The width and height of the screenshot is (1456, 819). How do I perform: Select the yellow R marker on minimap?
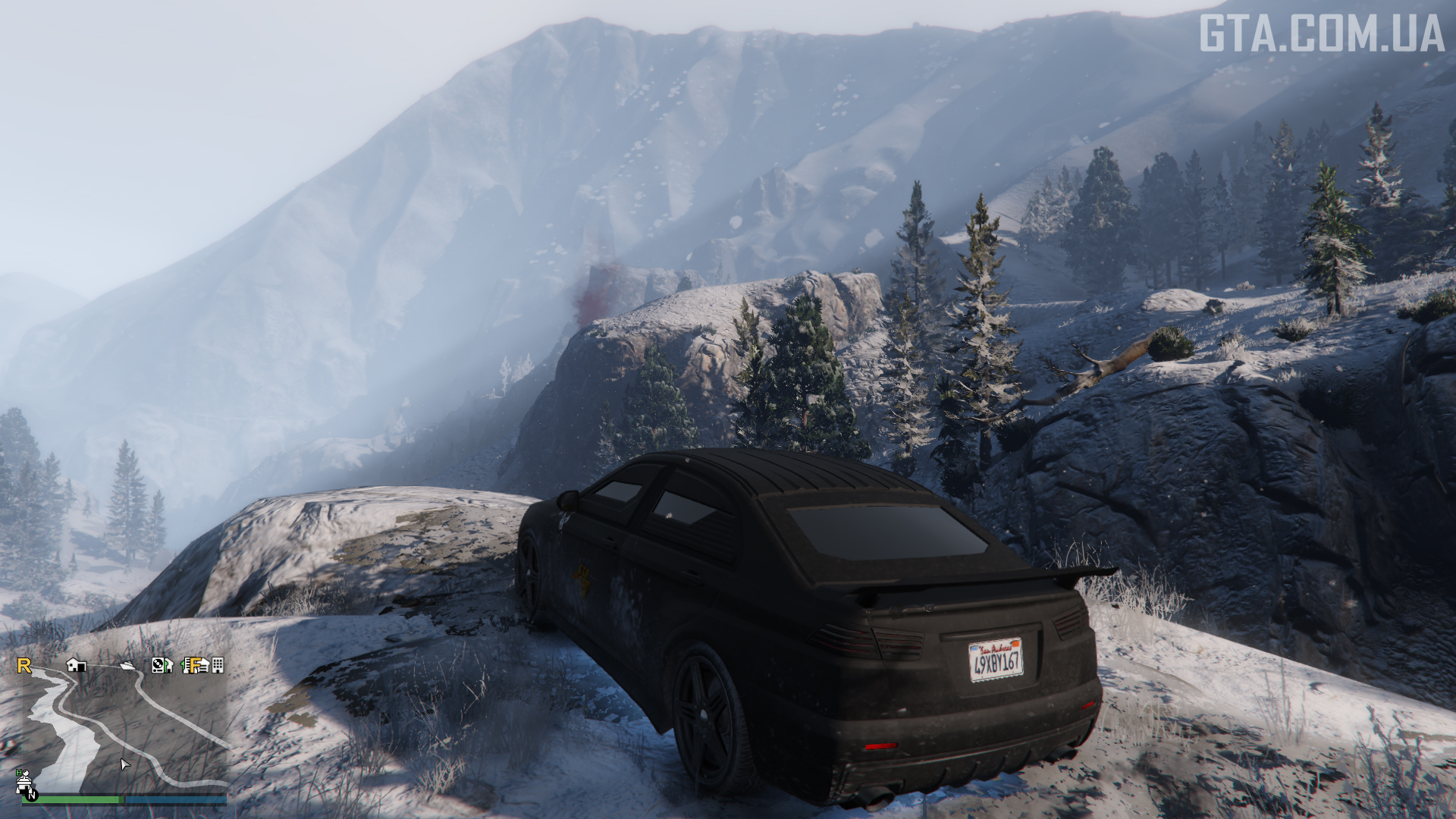pos(24,666)
